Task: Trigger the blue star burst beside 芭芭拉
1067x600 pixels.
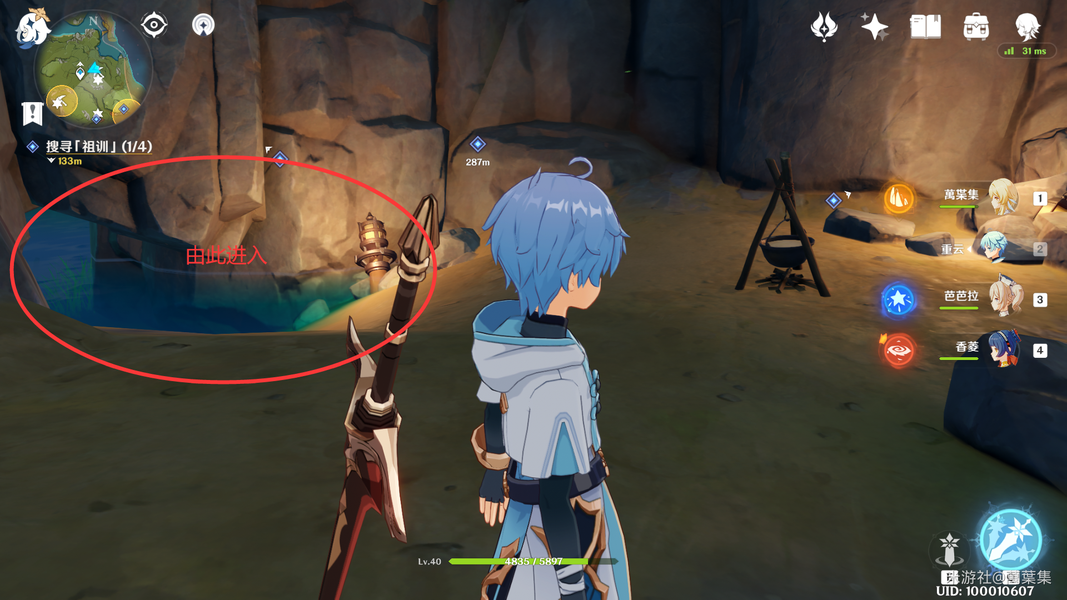Action: [x=899, y=299]
